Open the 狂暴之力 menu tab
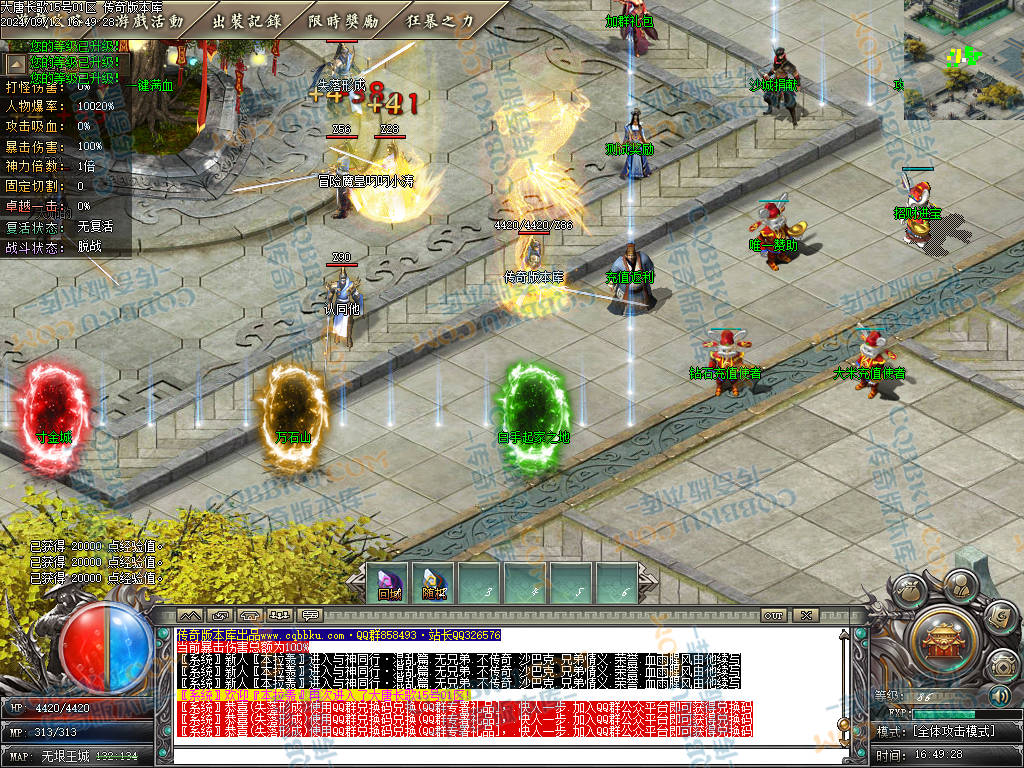 click(440, 20)
